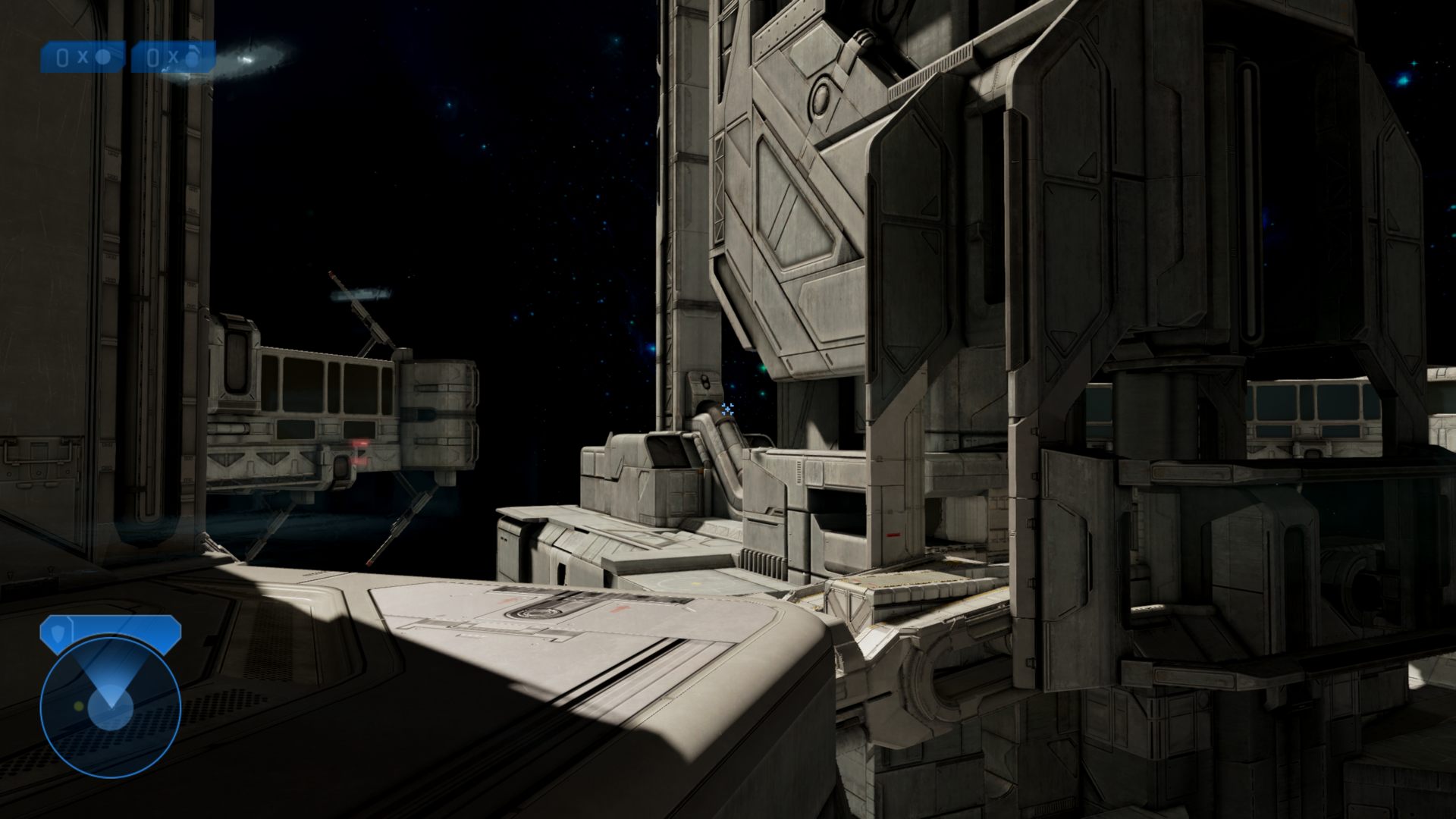This screenshot has width=1456, height=819.
Task: Select the plasma grenade icon
Action: point(102,57)
